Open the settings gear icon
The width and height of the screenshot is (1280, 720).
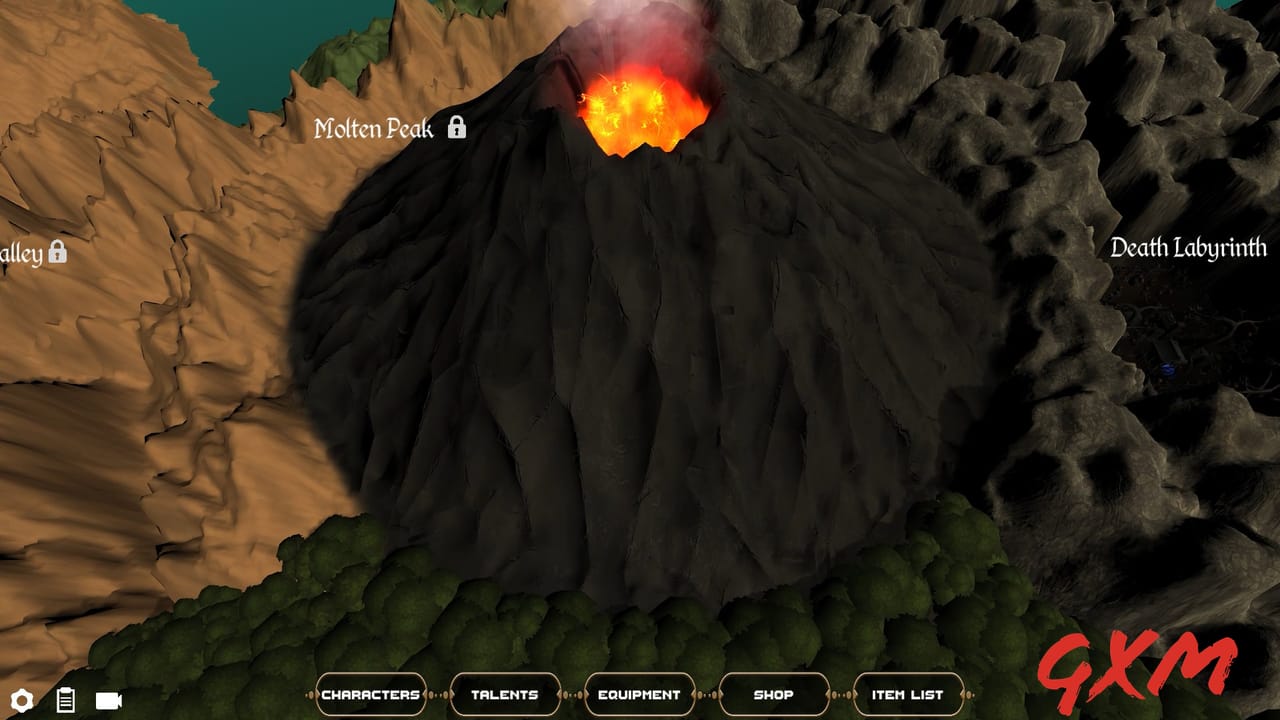point(22,701)
